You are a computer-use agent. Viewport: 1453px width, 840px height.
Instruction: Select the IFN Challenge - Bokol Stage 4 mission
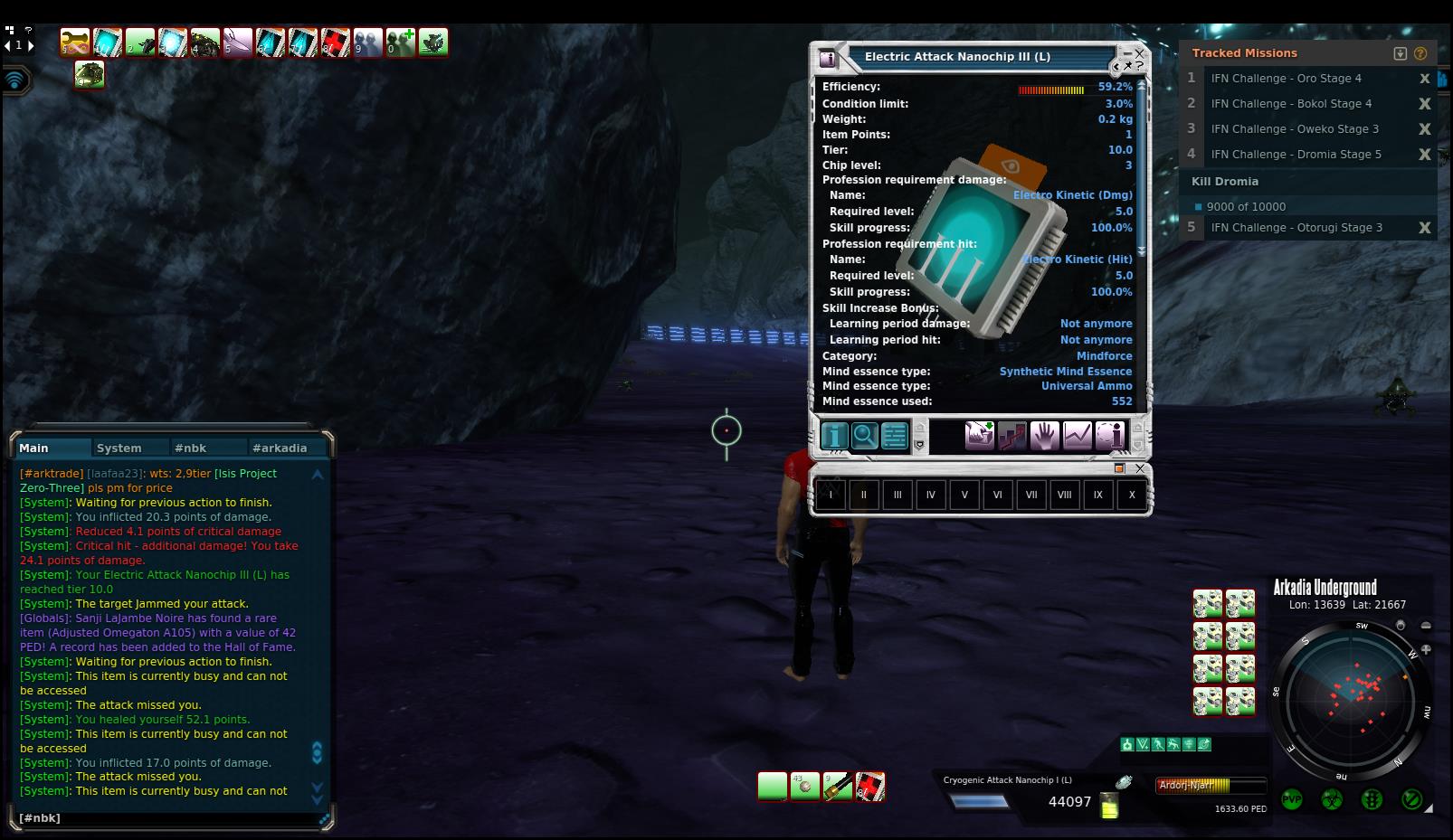click(x=1291, y=104)
